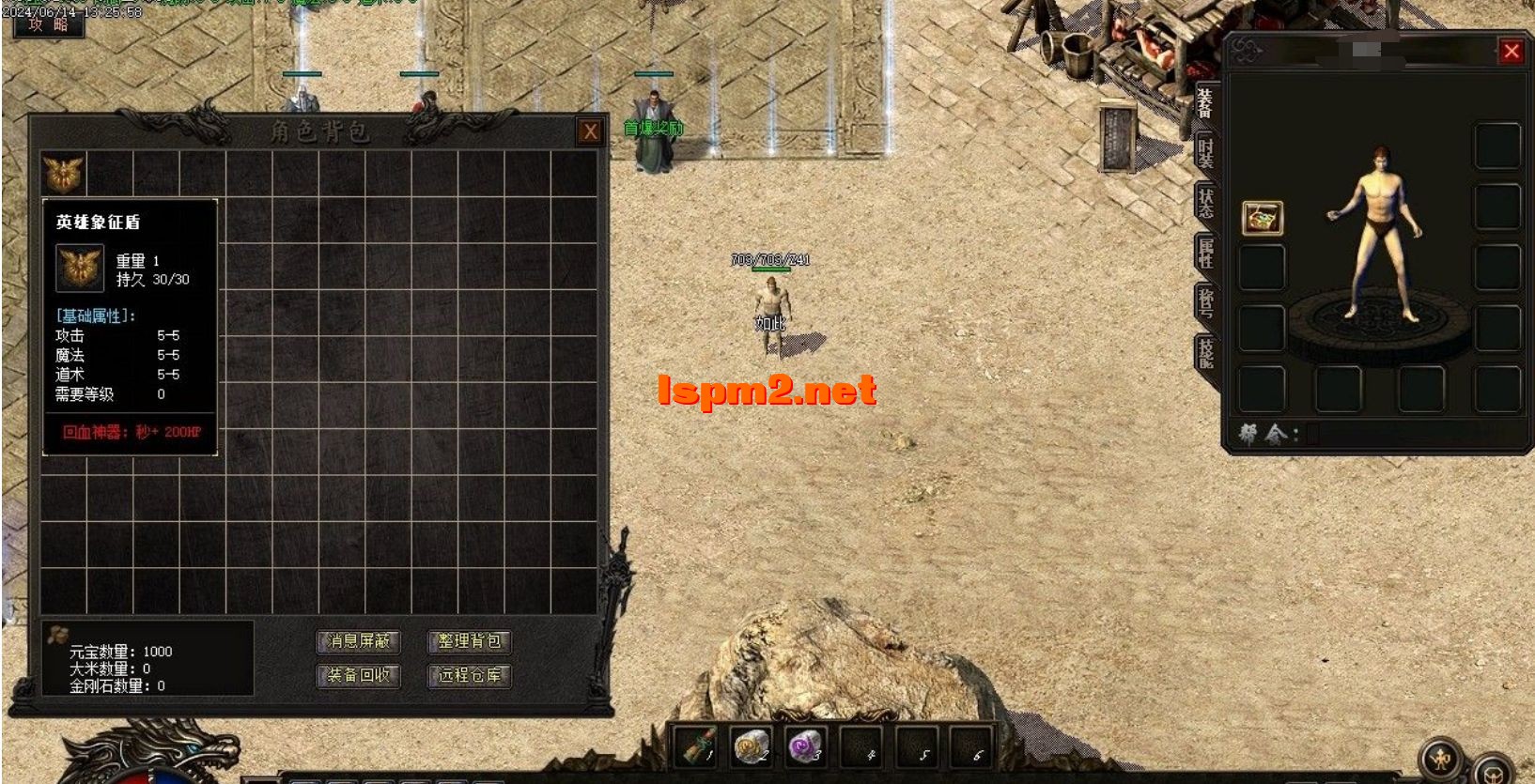This screenshot has height=784, width=1535.
Task: Close the character equipment panel
Action: (1511, 52)
